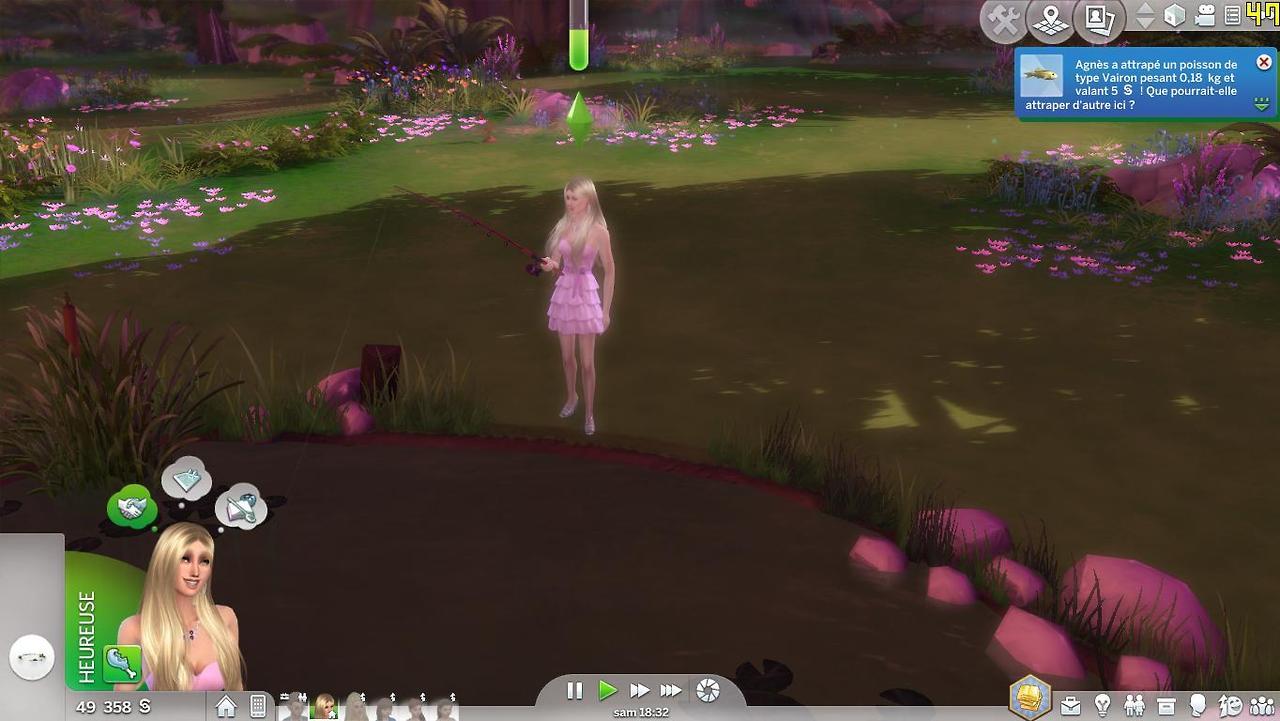Close the fish caught notification
1280x721 pixels.
pyautogui.click(x=1264, y=63)
